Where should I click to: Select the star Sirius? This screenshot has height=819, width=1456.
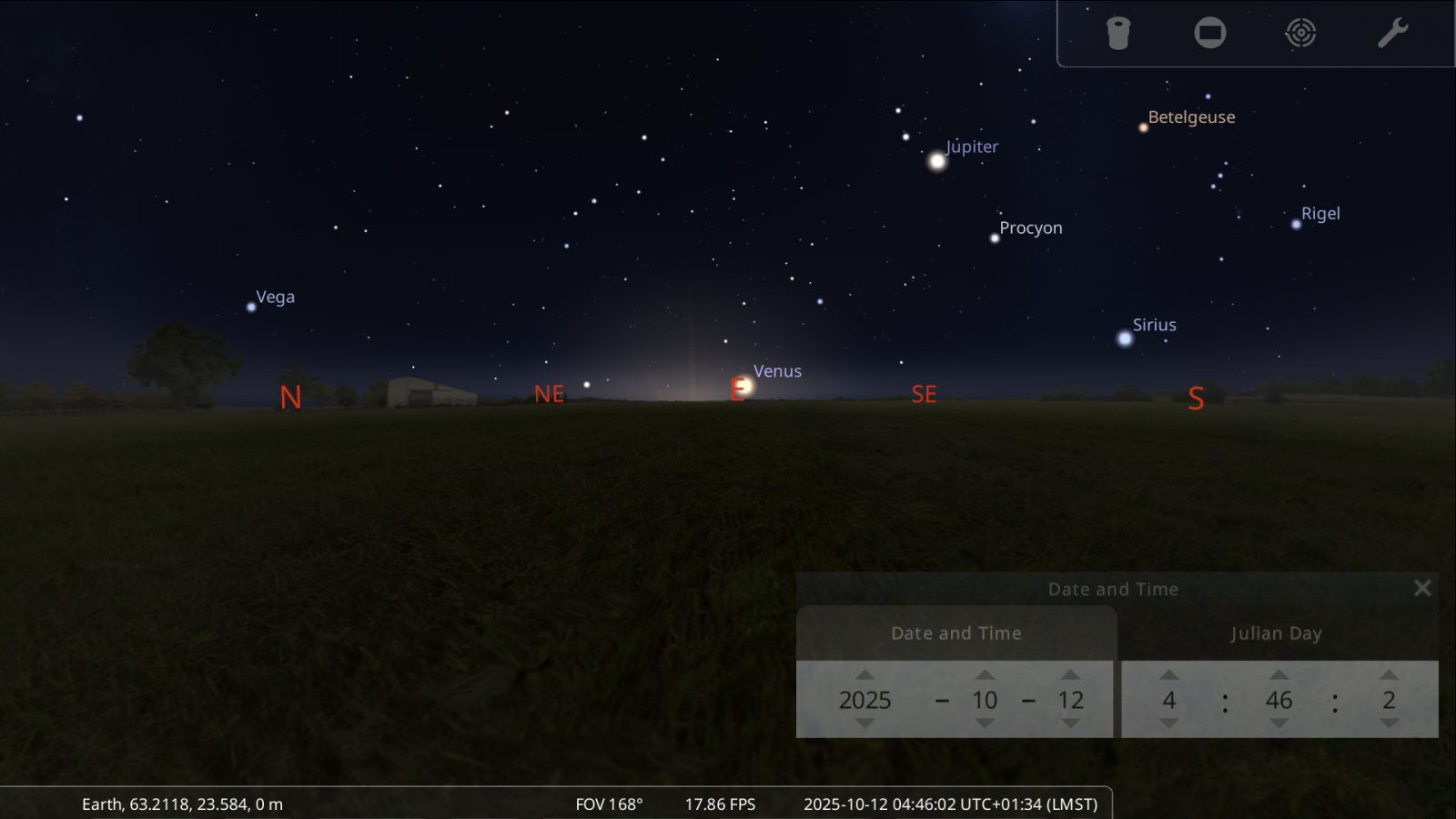click(x=1125, y=339)
